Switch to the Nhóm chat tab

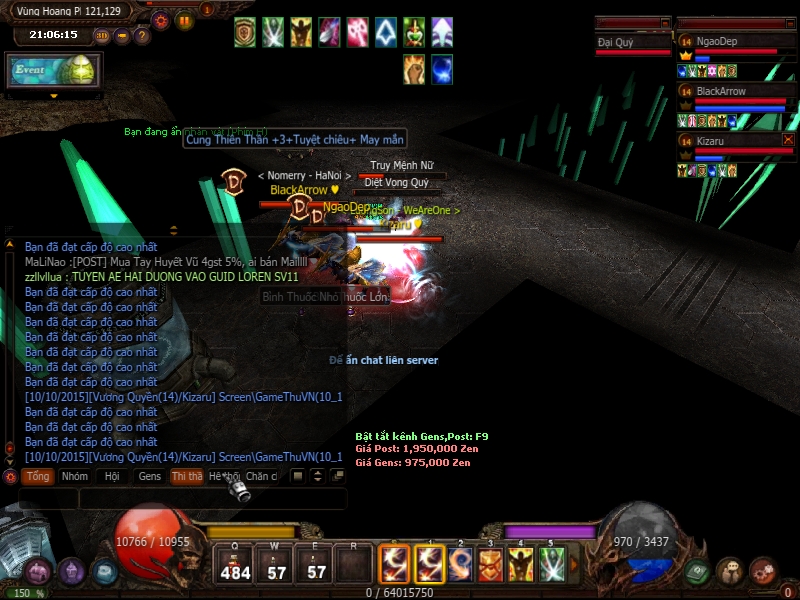coord(75,477)
